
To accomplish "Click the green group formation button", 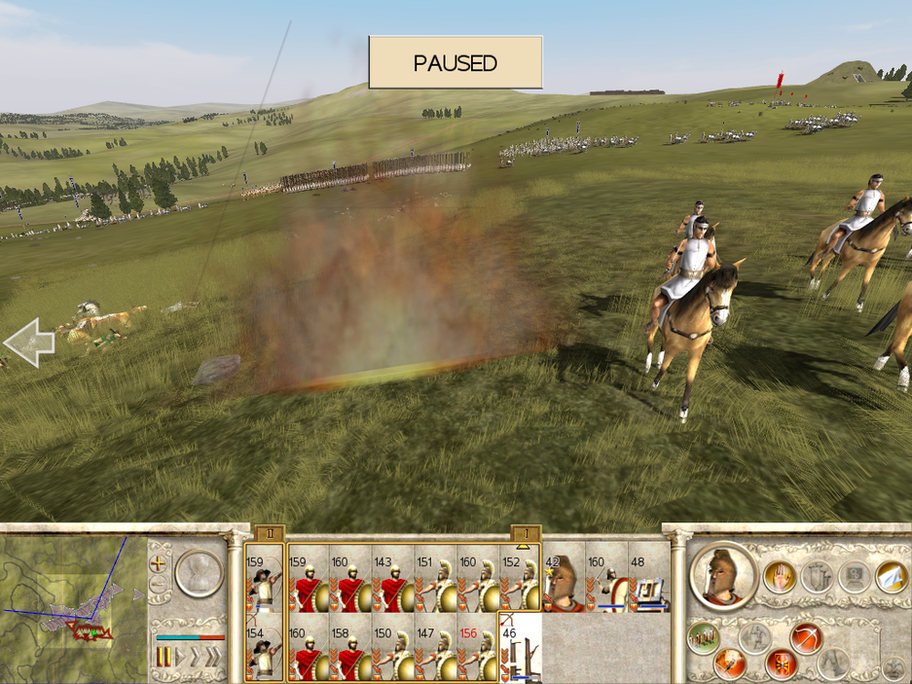I will (x=704, y=636).
